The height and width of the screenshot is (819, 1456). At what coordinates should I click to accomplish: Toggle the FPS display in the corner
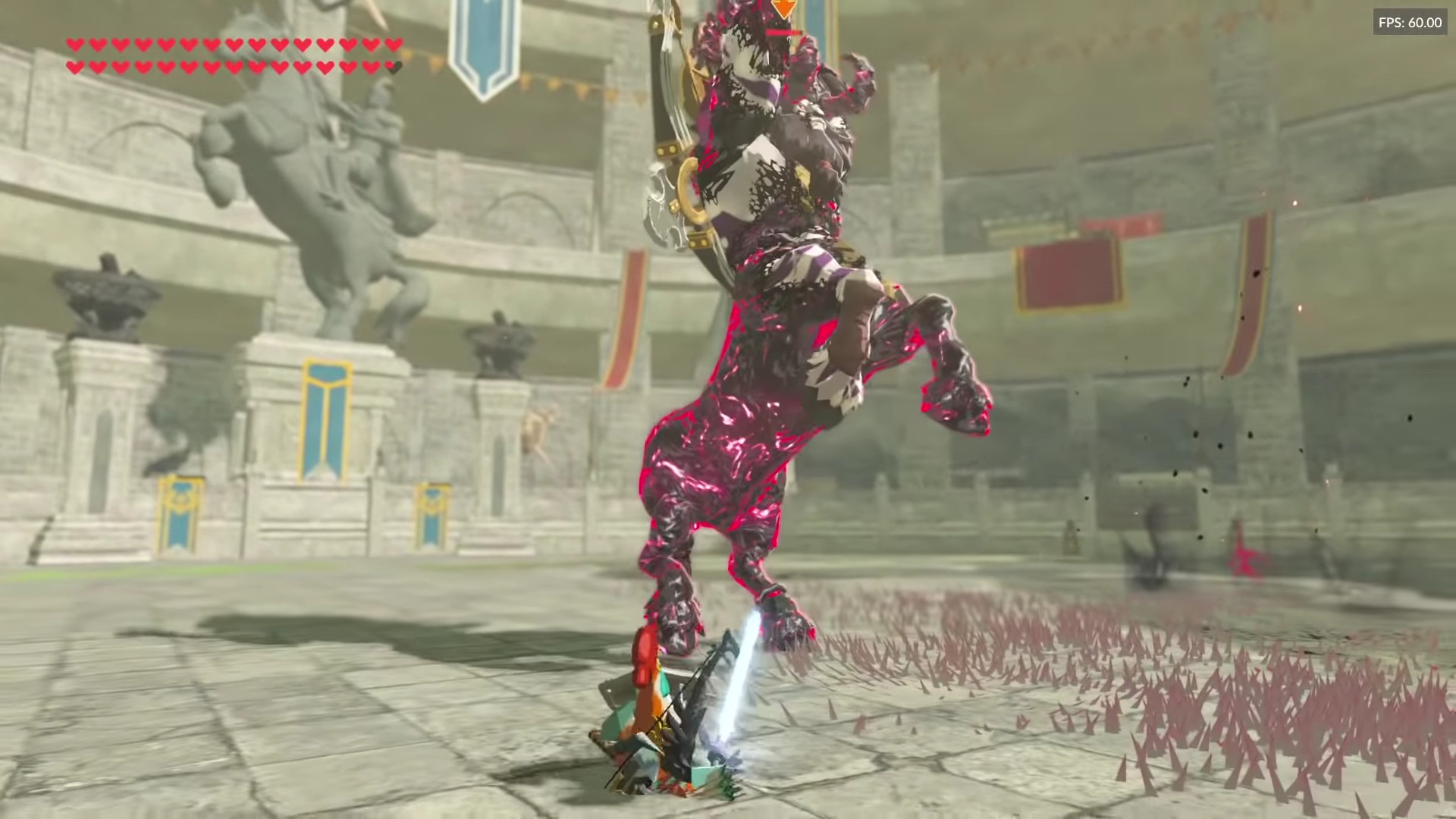tap(1410, 22)
